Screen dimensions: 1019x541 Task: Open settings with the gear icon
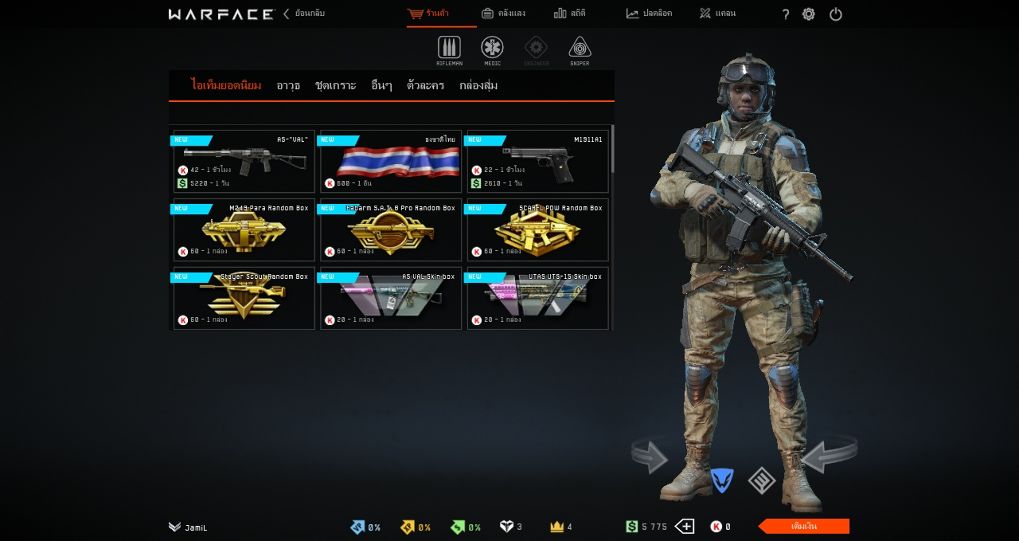(809, 14)
